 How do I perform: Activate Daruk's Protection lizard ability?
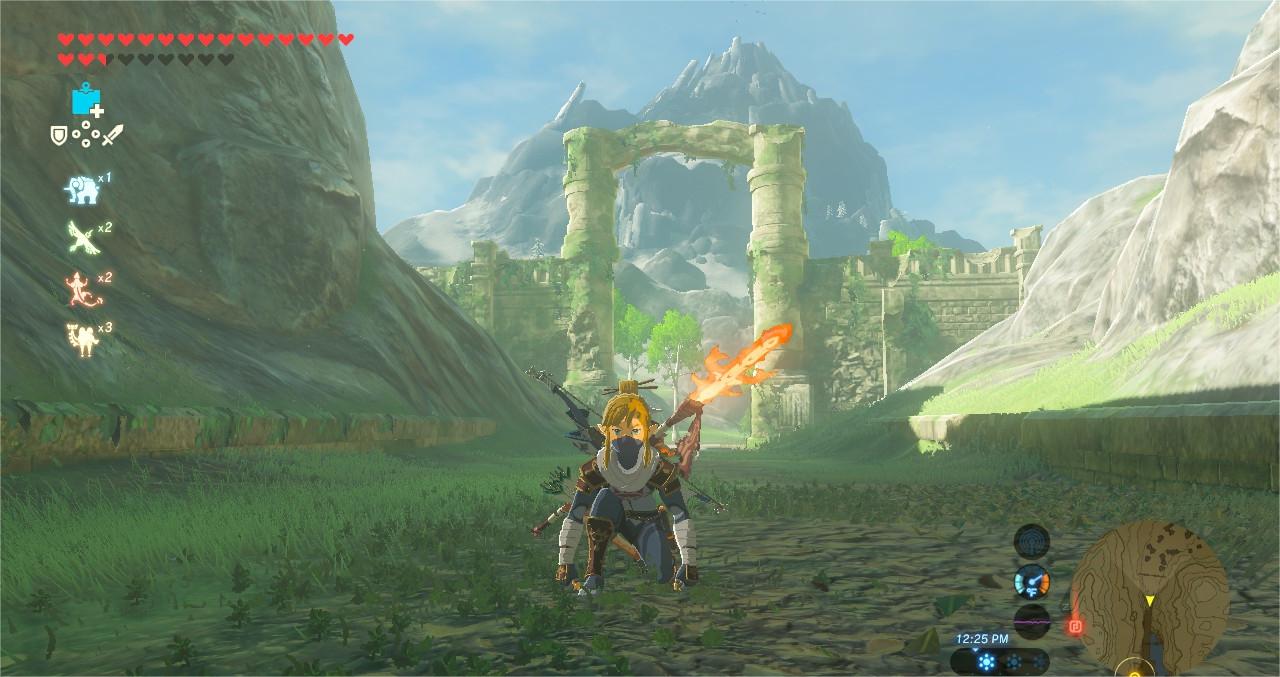click(x=79, y=287)
